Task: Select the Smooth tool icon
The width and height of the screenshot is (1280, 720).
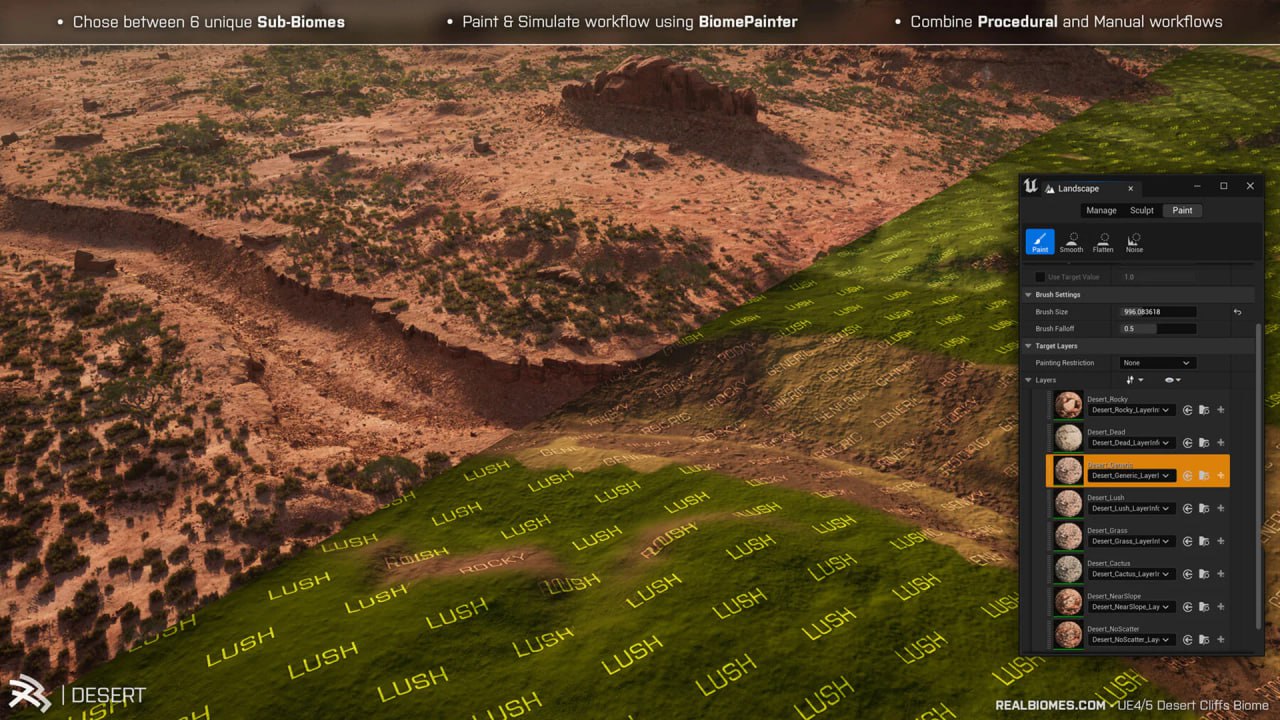Action: tap(1071, 242)
